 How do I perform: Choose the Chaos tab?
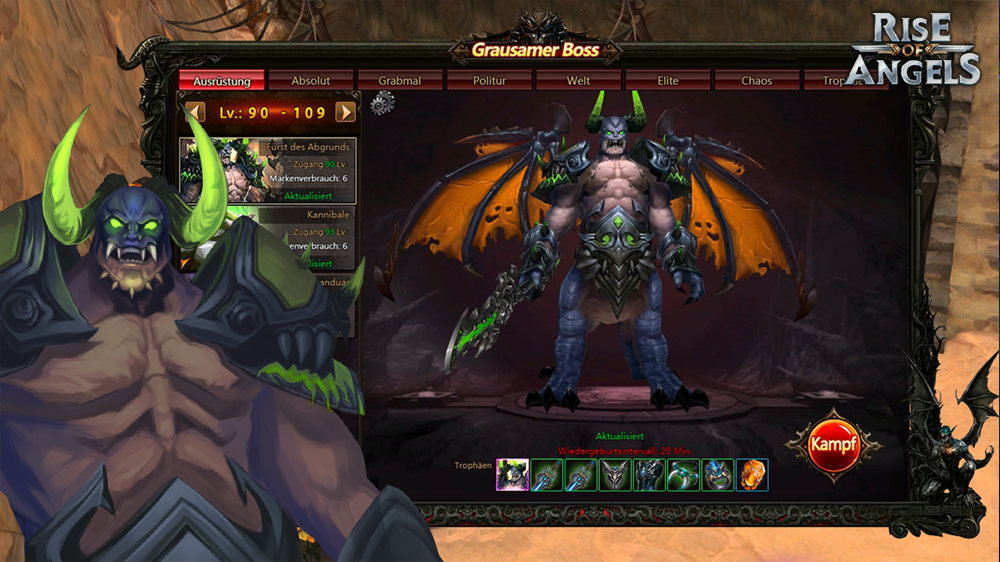pos(756,81)
